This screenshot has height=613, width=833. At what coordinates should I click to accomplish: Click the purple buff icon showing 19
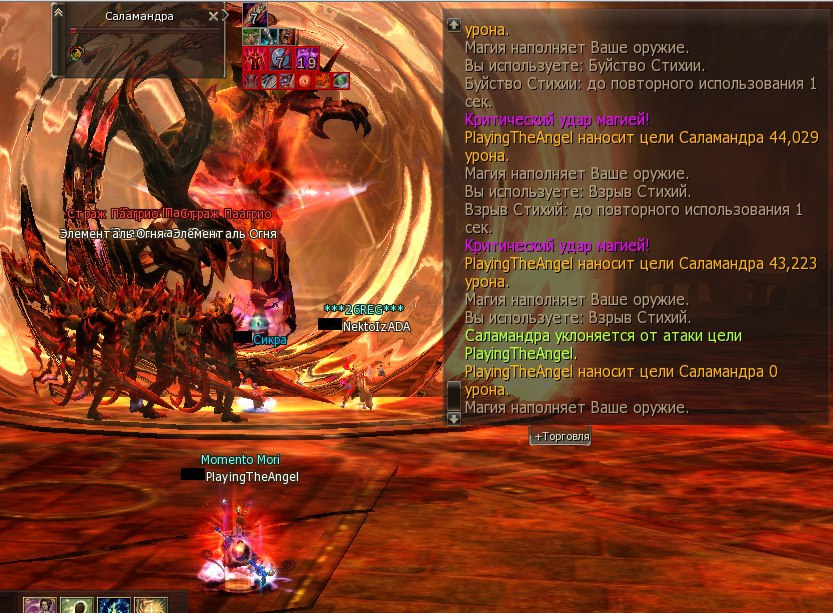click(307, 59)
